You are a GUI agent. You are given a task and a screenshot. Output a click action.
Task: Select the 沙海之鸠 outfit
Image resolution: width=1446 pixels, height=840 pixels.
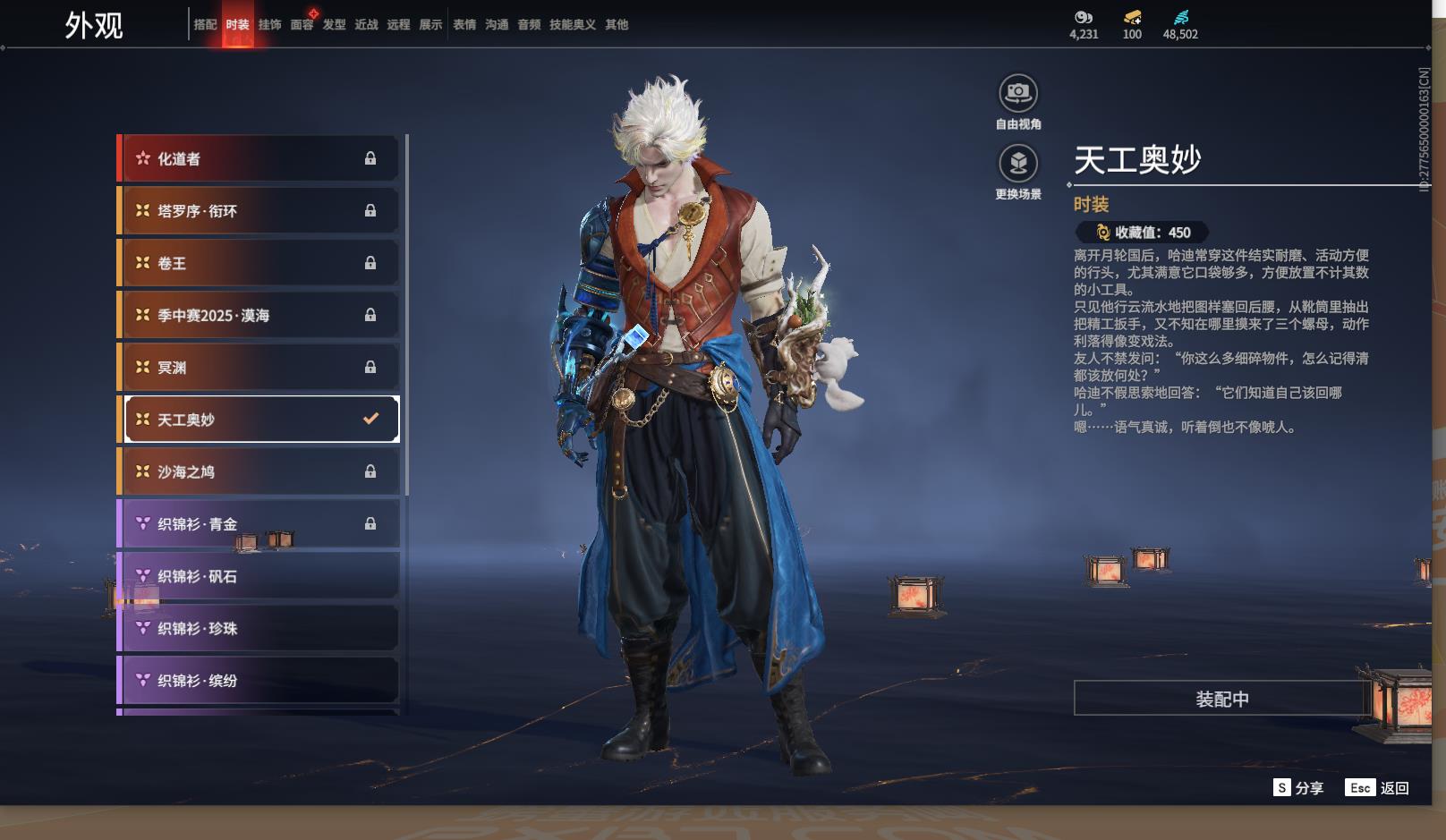click(259, 471)
